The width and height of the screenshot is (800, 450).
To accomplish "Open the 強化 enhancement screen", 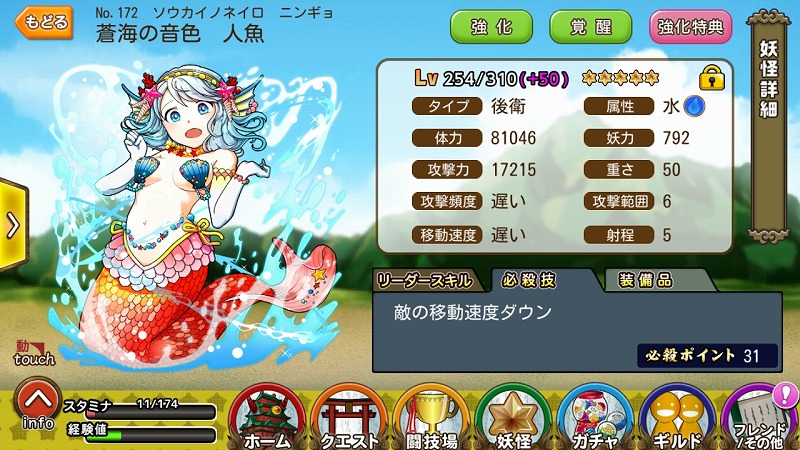I will pos(491,27).
